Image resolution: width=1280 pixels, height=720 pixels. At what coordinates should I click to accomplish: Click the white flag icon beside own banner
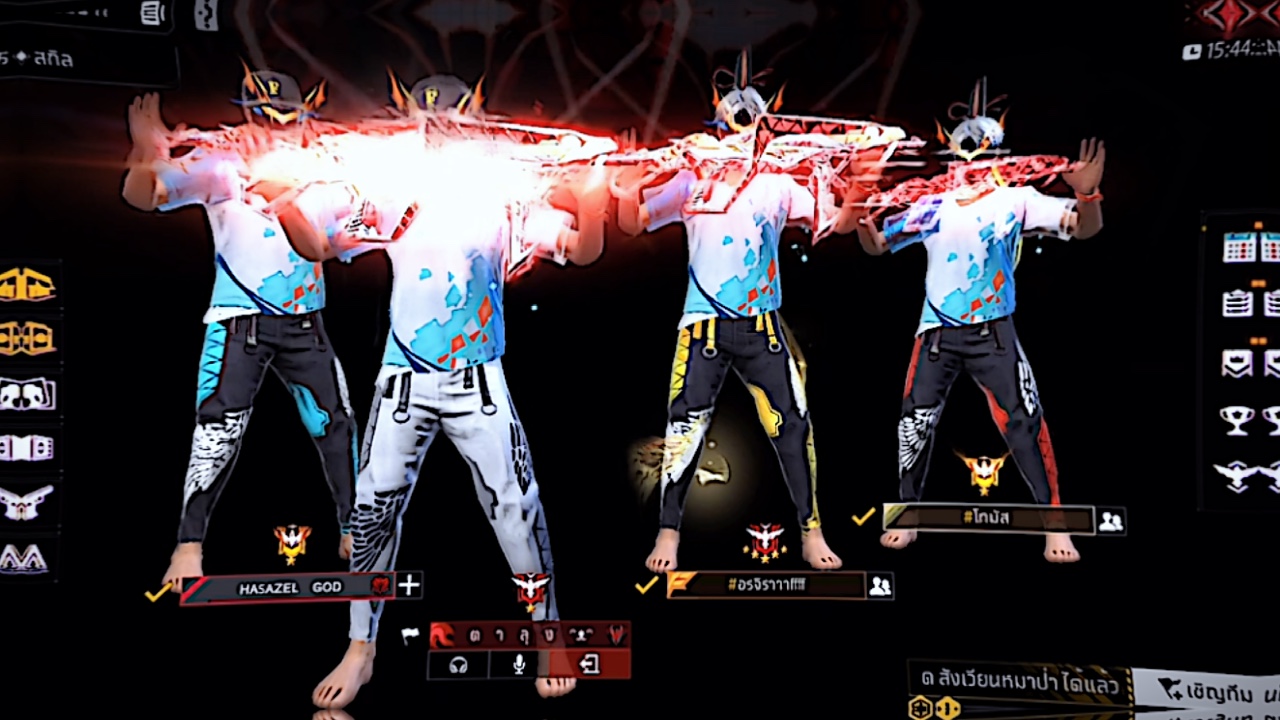coord(410,636)
